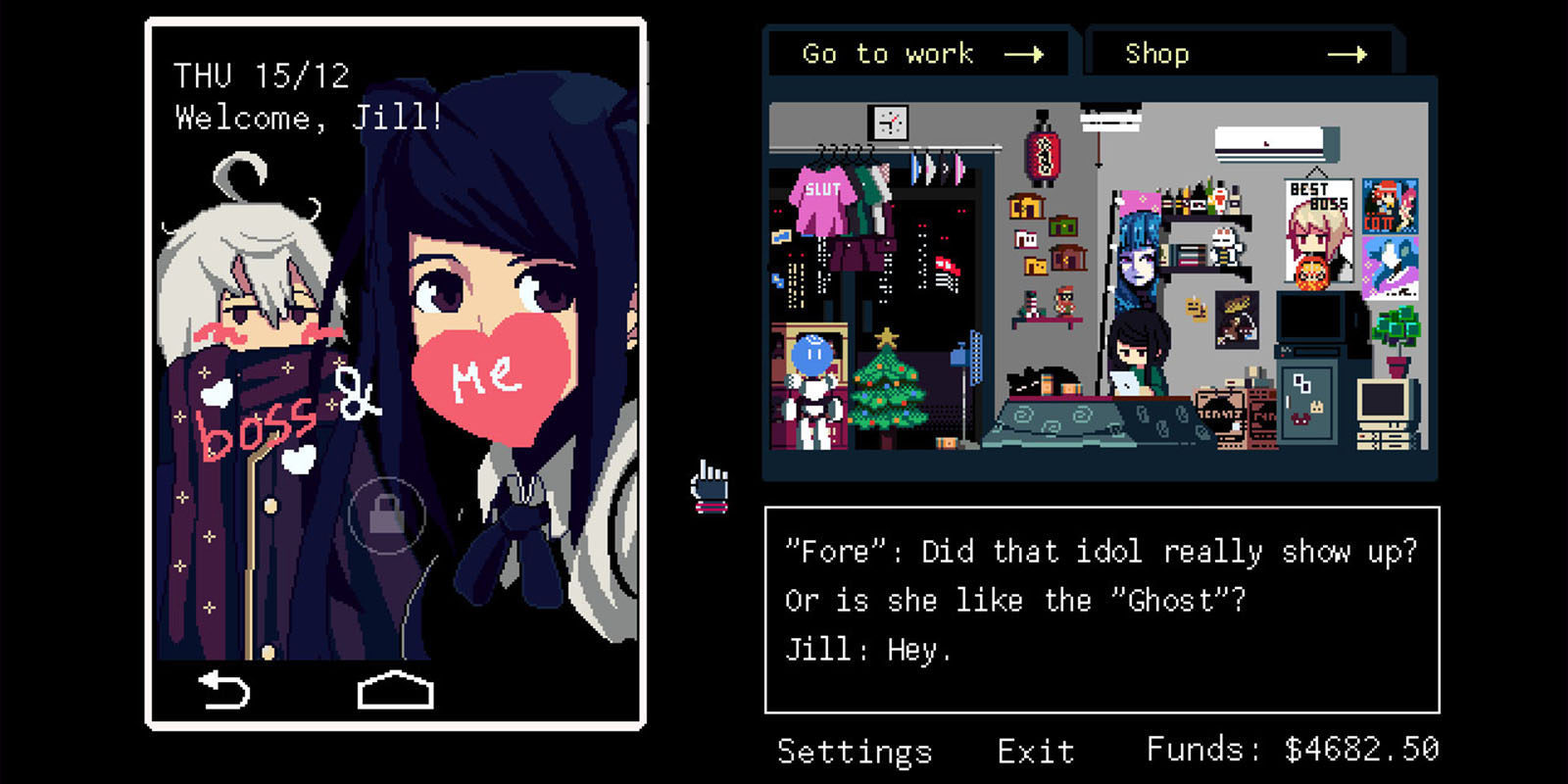Click the arrow beside the Shop label

click(x=1362, y=54)
